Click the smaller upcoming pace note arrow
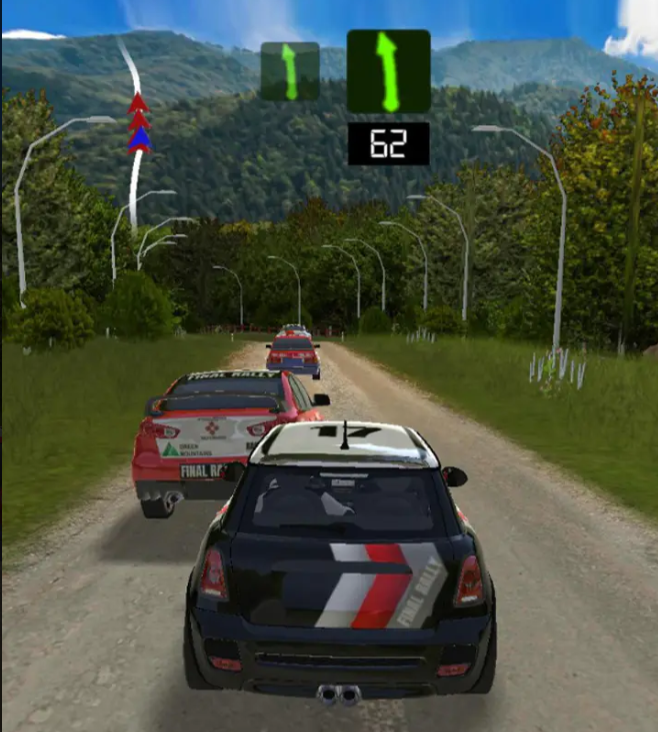 click(x=289, y=71)
